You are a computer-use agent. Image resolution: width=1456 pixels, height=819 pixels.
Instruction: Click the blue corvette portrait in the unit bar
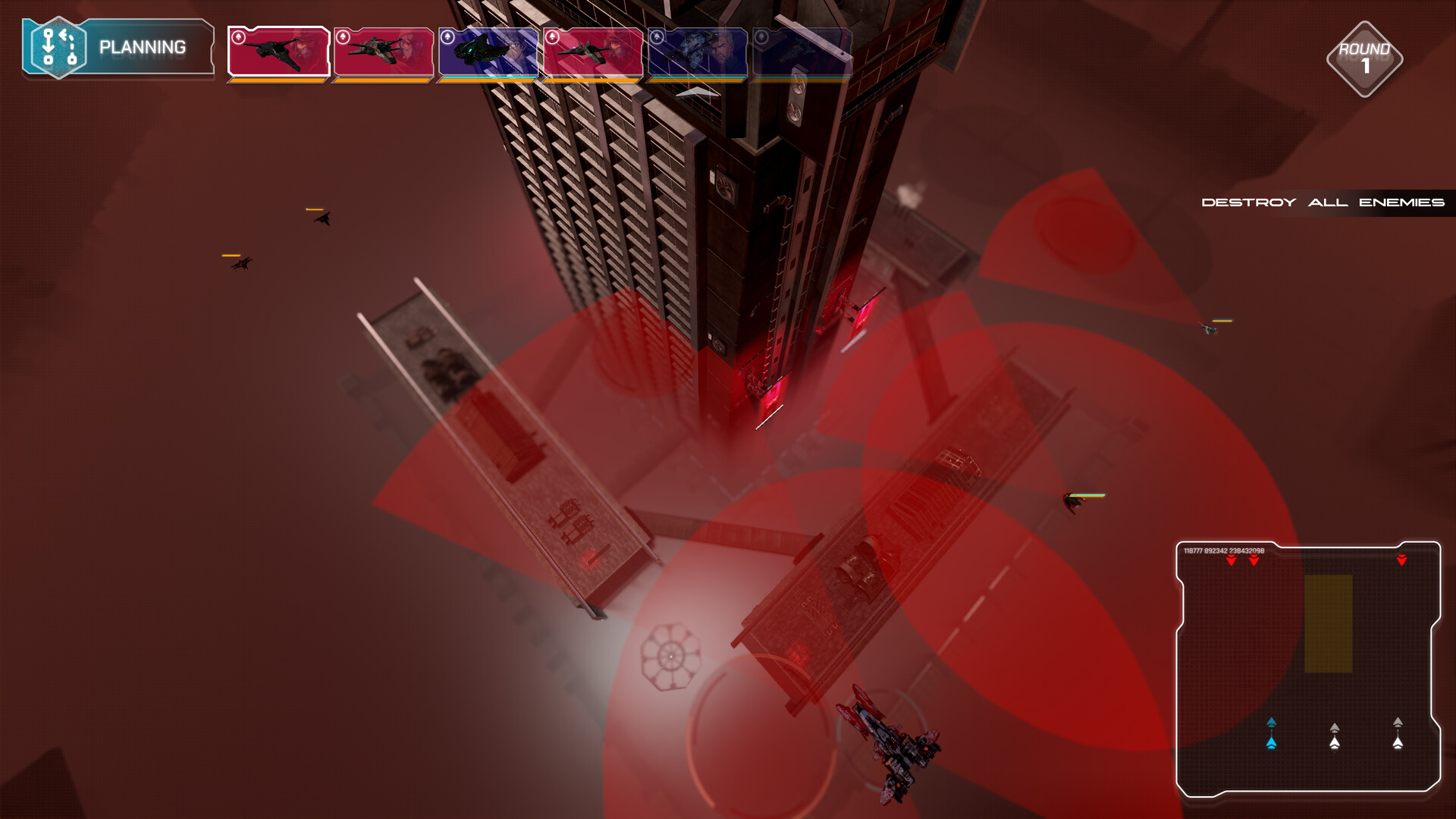(488, 52)
